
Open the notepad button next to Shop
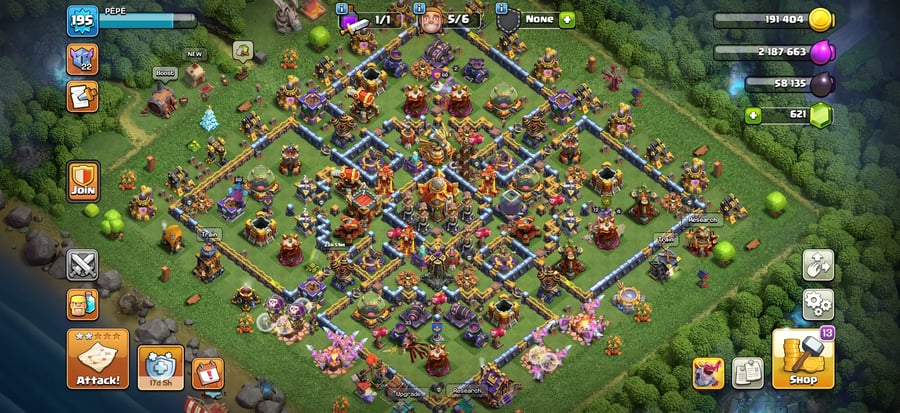click(x=748, y=373)
